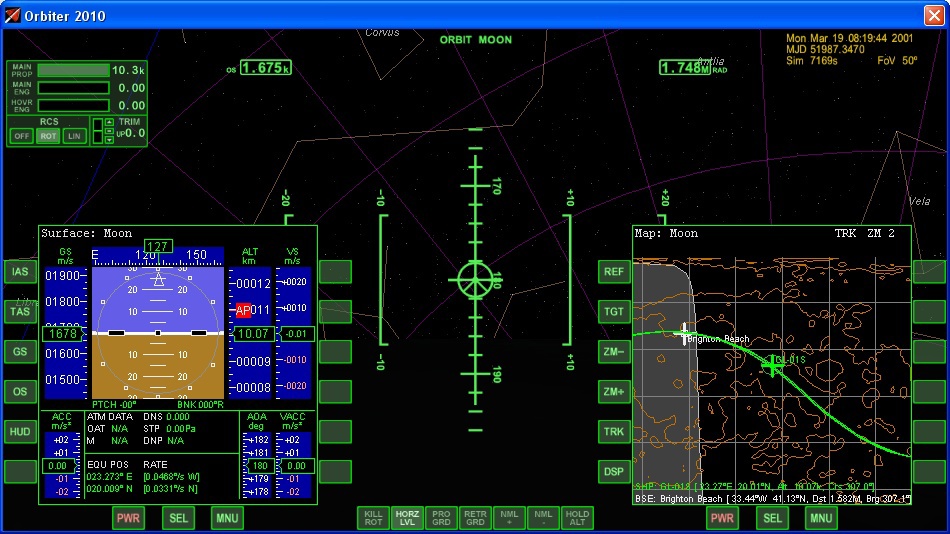This screenshot has height=534, width=950.
Task: Power off the Map MFD with PWR
Action: pyautogui.click(x=722, y=518)
